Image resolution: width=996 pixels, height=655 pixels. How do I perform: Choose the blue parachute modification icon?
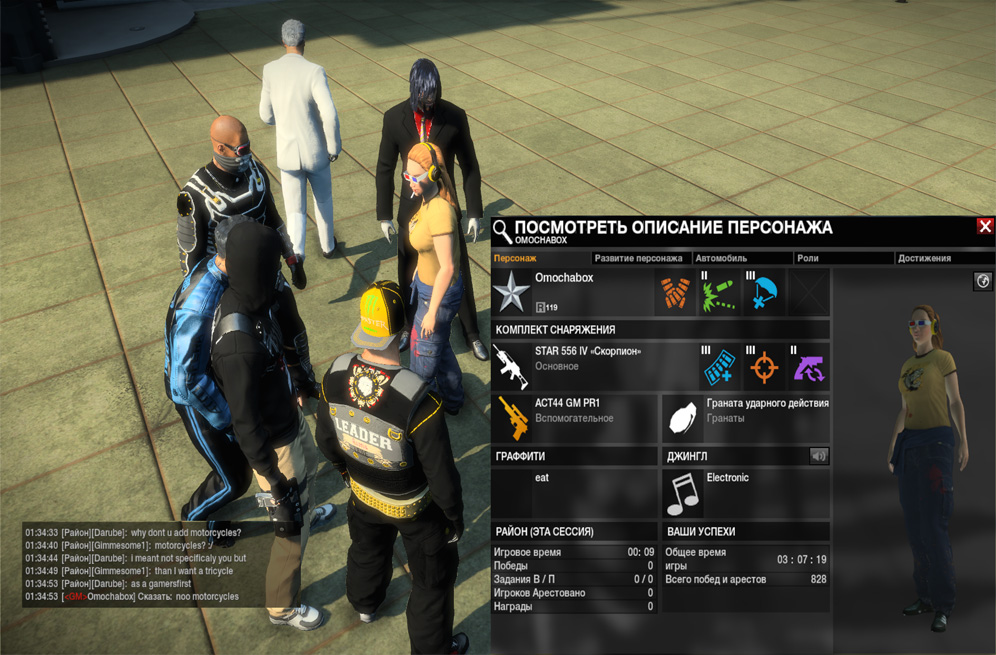coord(765,293)
